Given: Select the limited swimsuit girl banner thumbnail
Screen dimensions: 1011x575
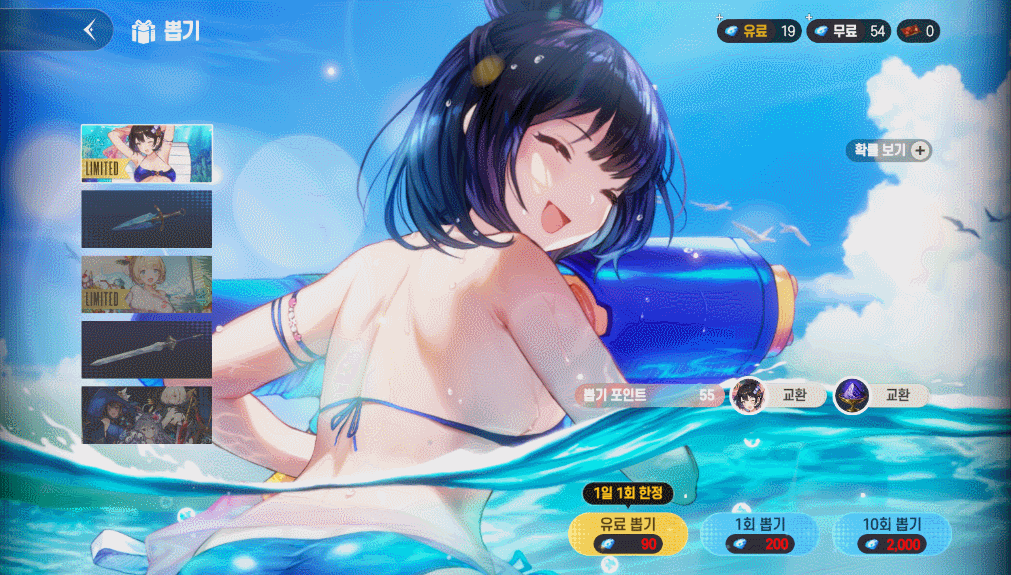Looking at the screenshot, I should (146, 154).
